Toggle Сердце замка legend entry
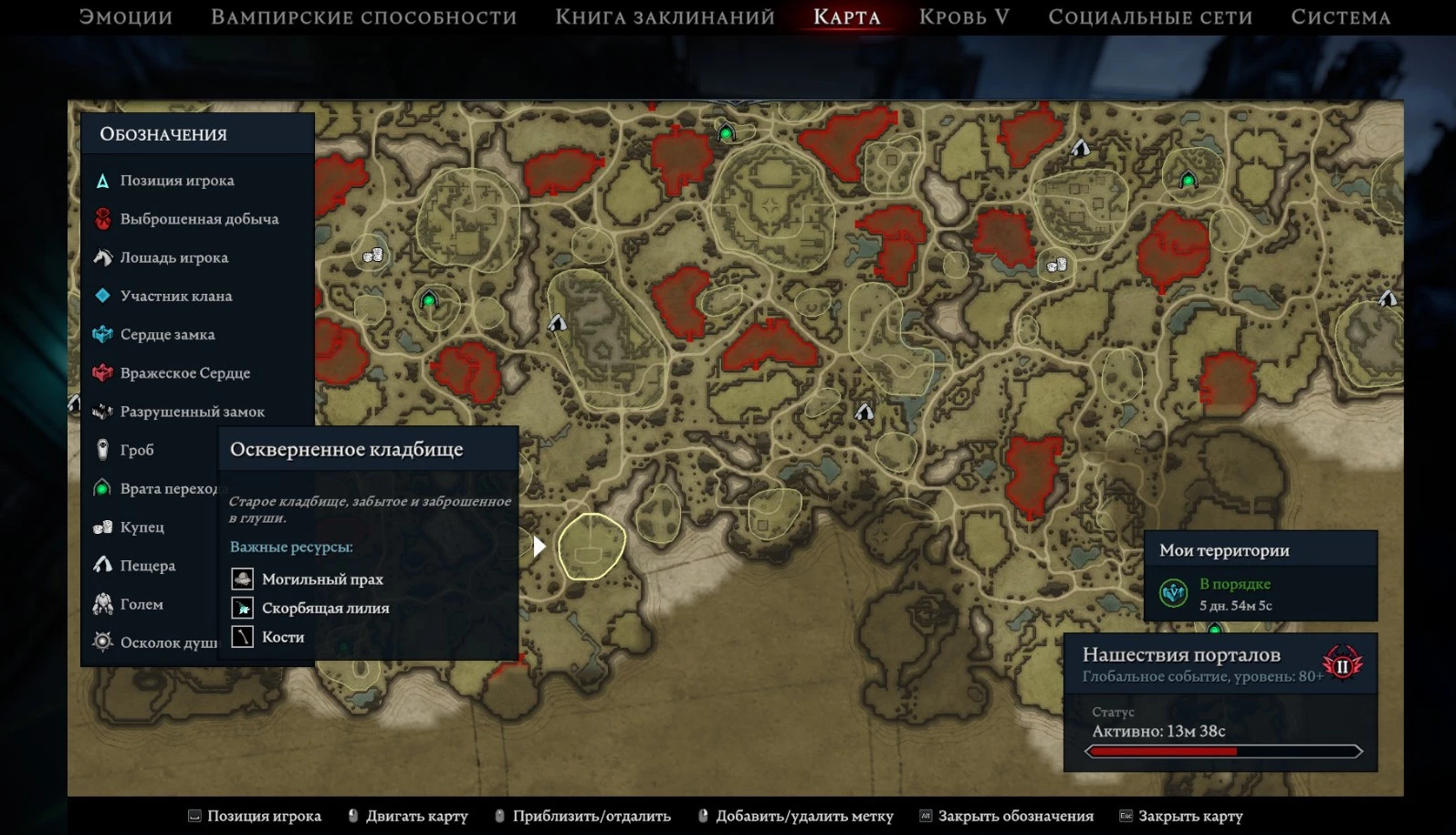Viewport: 1456px width, 835px height. point(167,334)
